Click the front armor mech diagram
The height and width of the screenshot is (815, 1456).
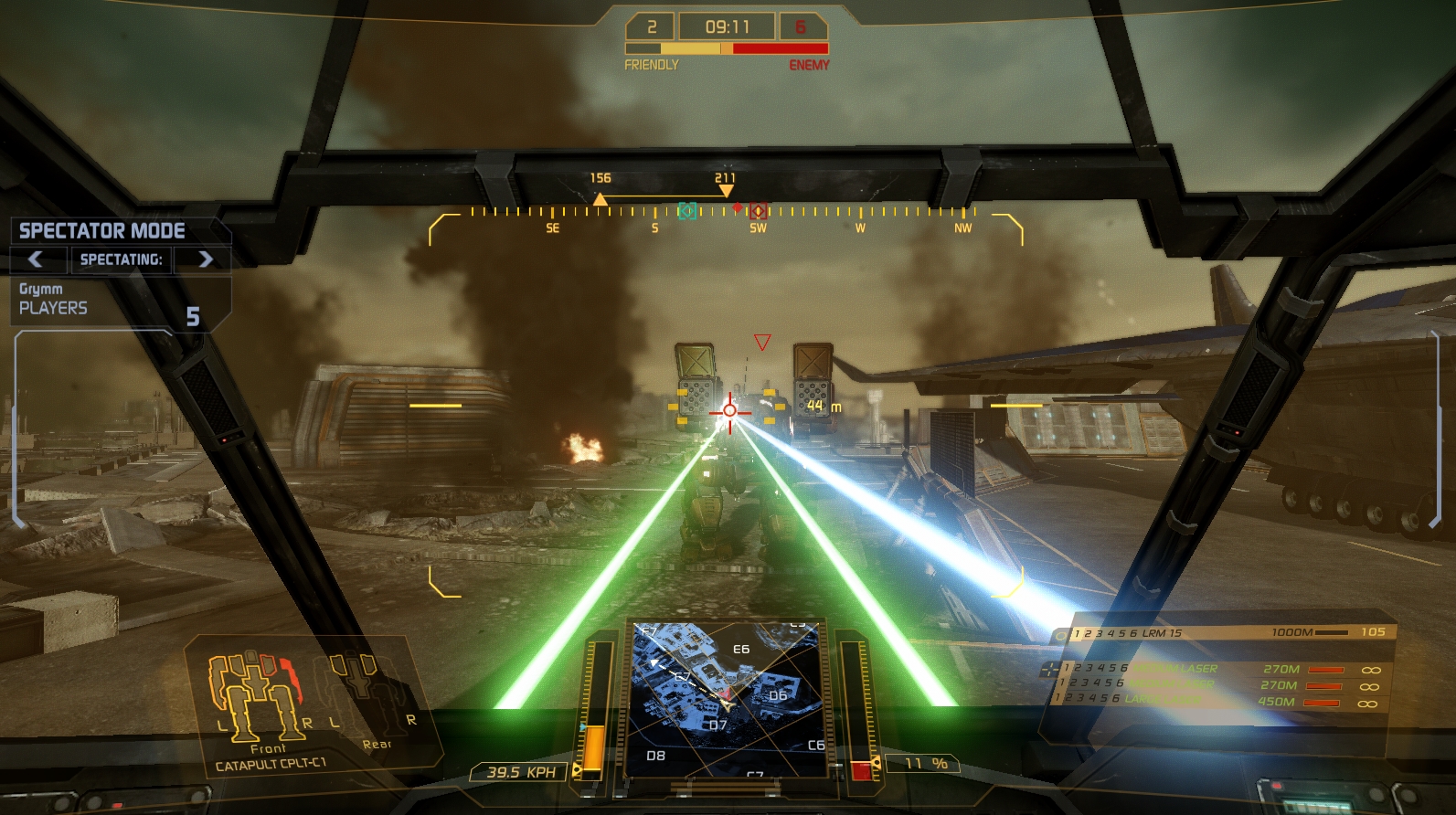[255, 694]
